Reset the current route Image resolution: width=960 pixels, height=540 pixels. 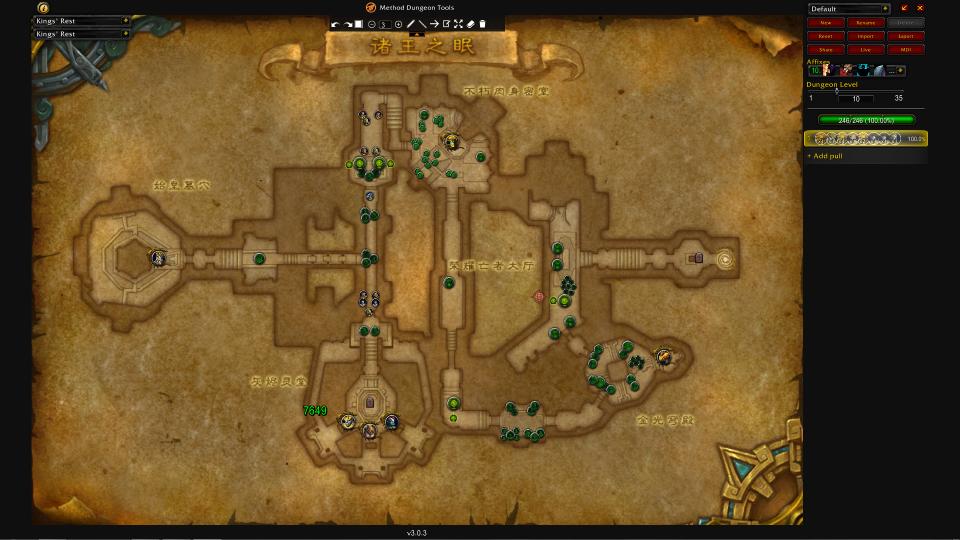(825, 36)
